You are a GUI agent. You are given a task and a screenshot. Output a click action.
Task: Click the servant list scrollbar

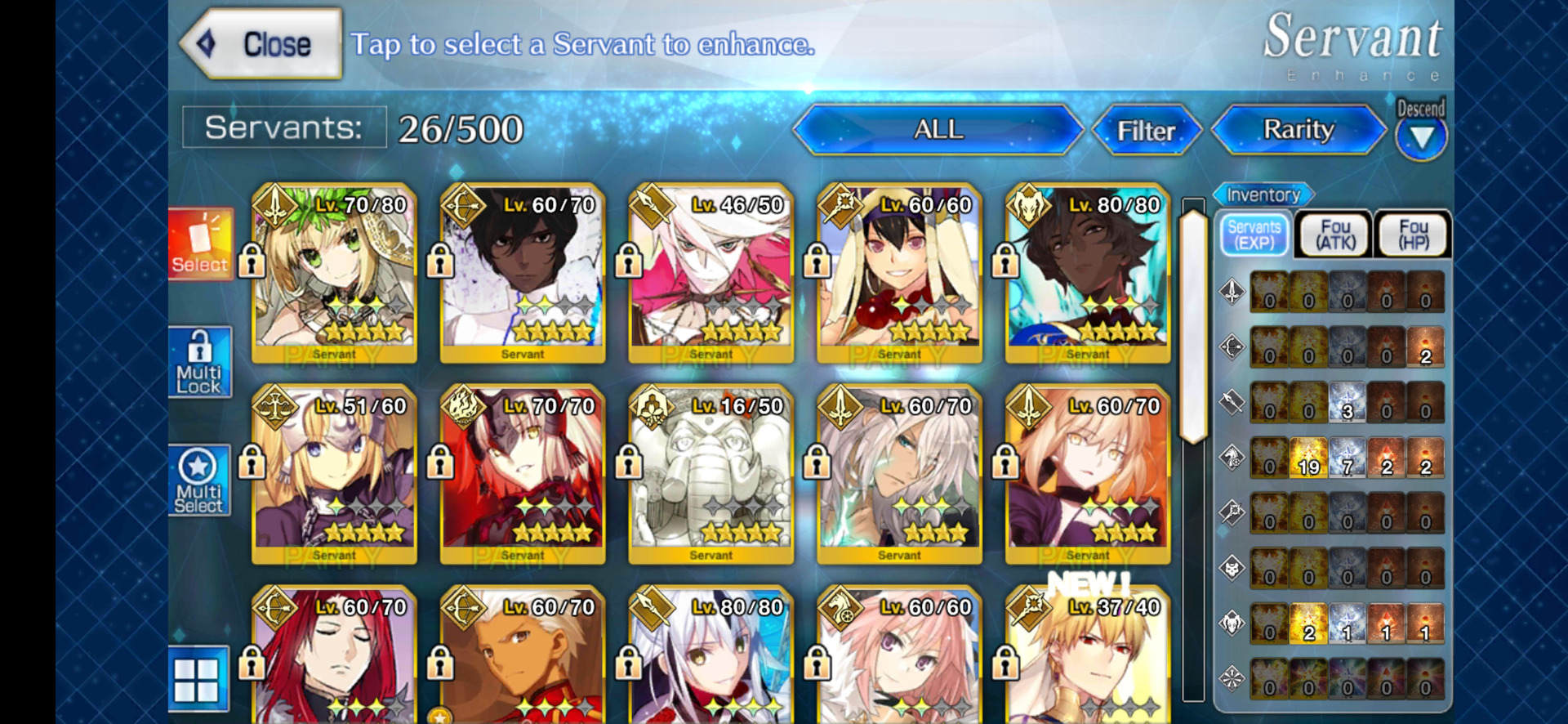tap(1193, 327)
